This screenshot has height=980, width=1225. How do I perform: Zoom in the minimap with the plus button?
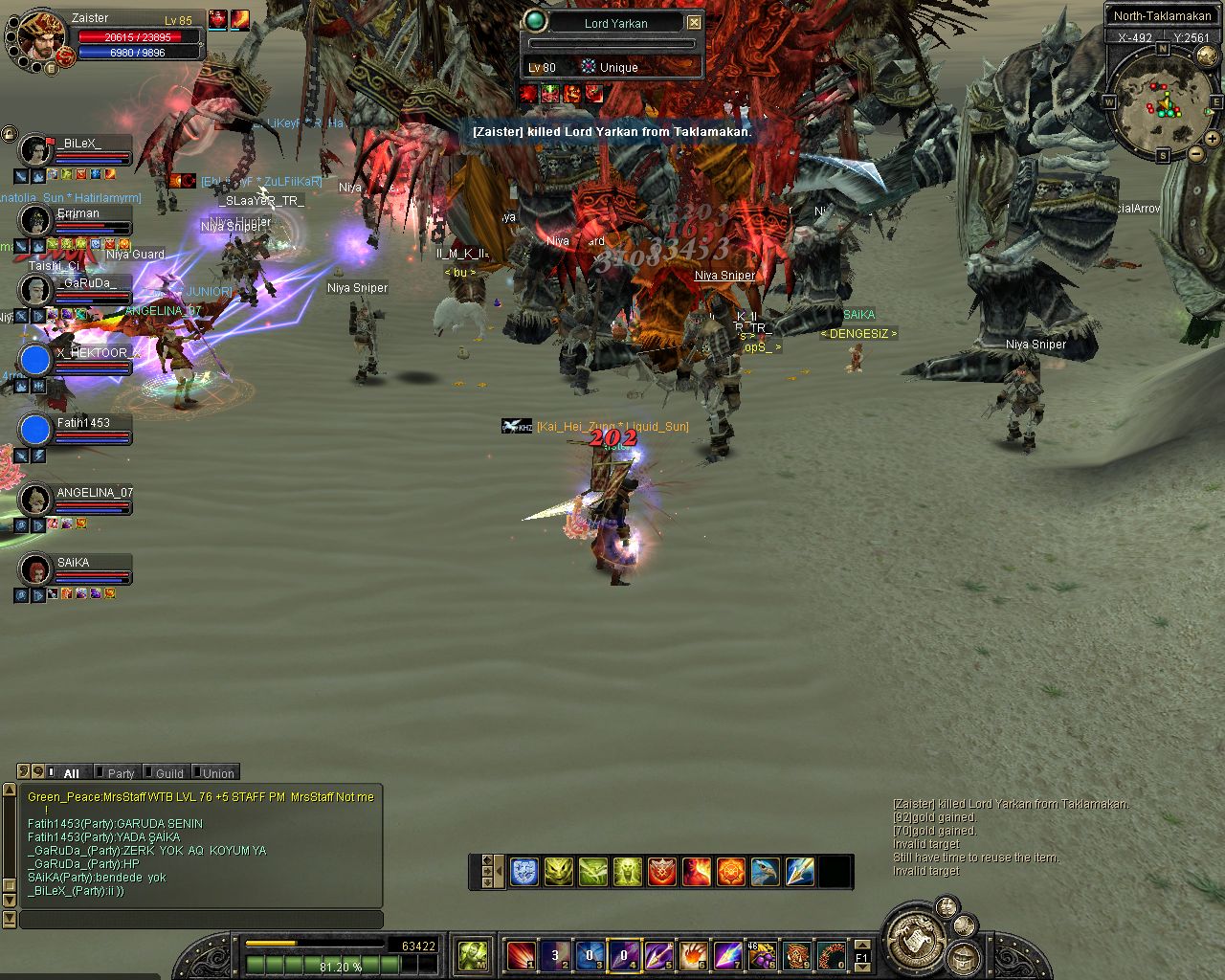(1212, 139)
